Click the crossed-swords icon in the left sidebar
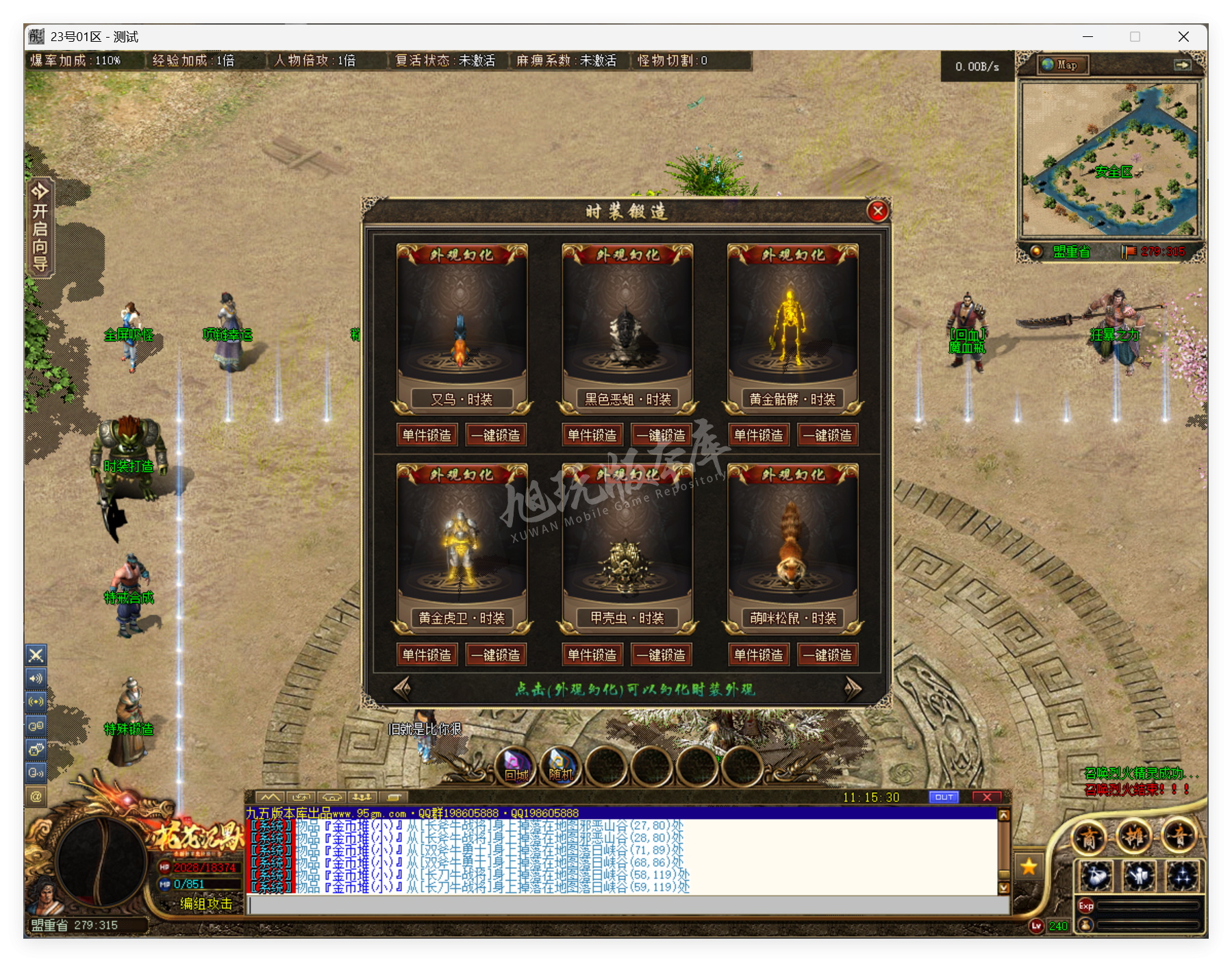This screenshot has width=1232, height=962. pos(36,655)
